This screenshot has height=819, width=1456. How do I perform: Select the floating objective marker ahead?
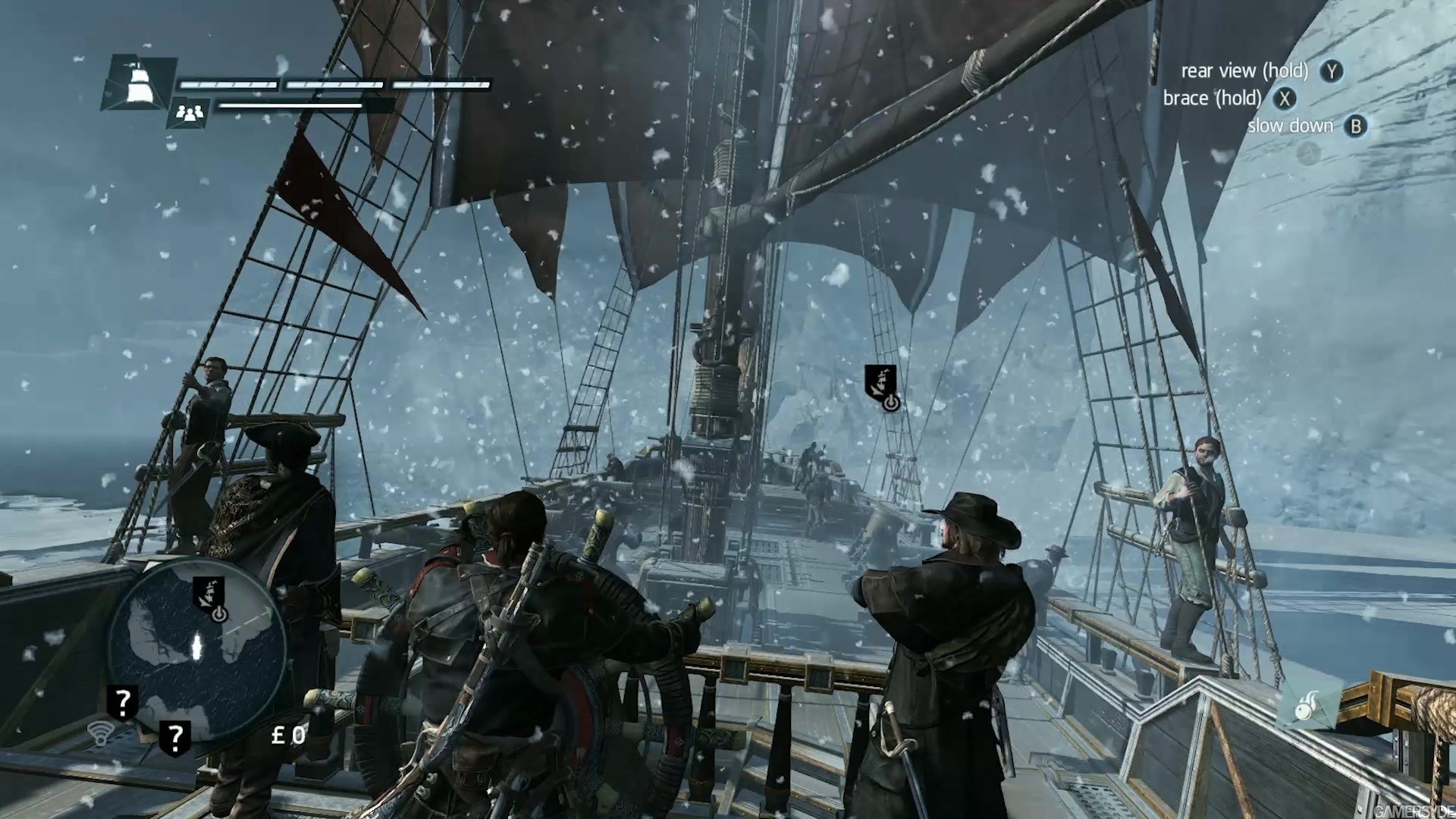882,385
